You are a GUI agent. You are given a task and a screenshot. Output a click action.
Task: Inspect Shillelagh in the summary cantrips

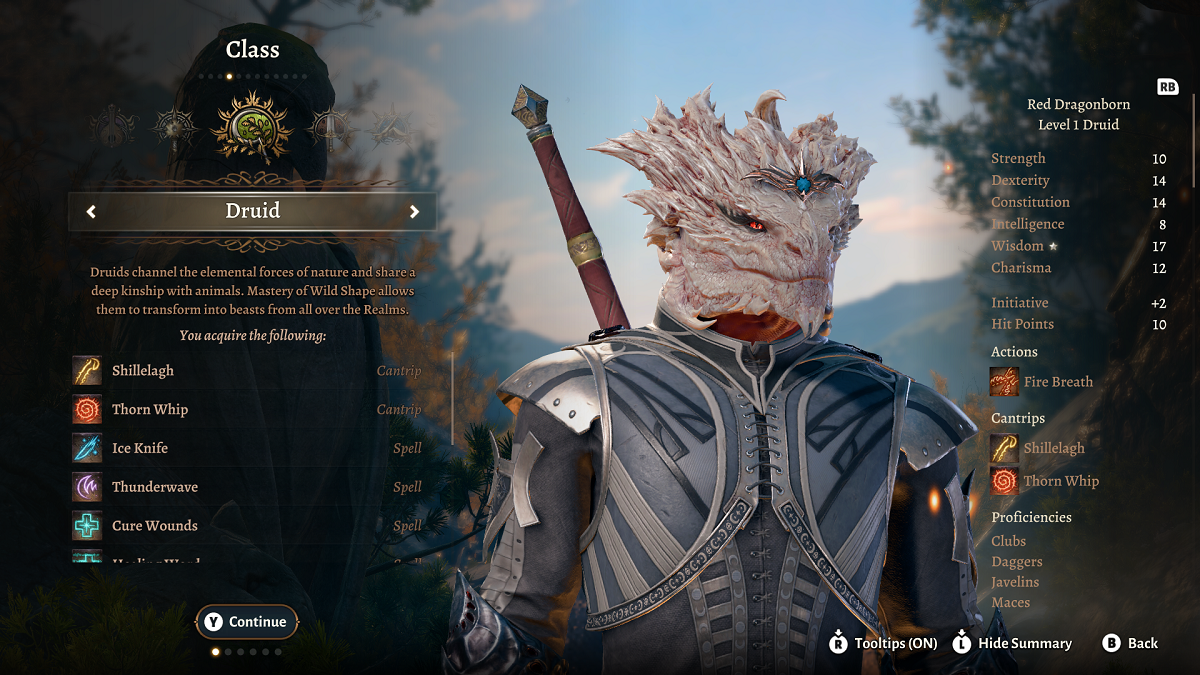click(1005, 448)
